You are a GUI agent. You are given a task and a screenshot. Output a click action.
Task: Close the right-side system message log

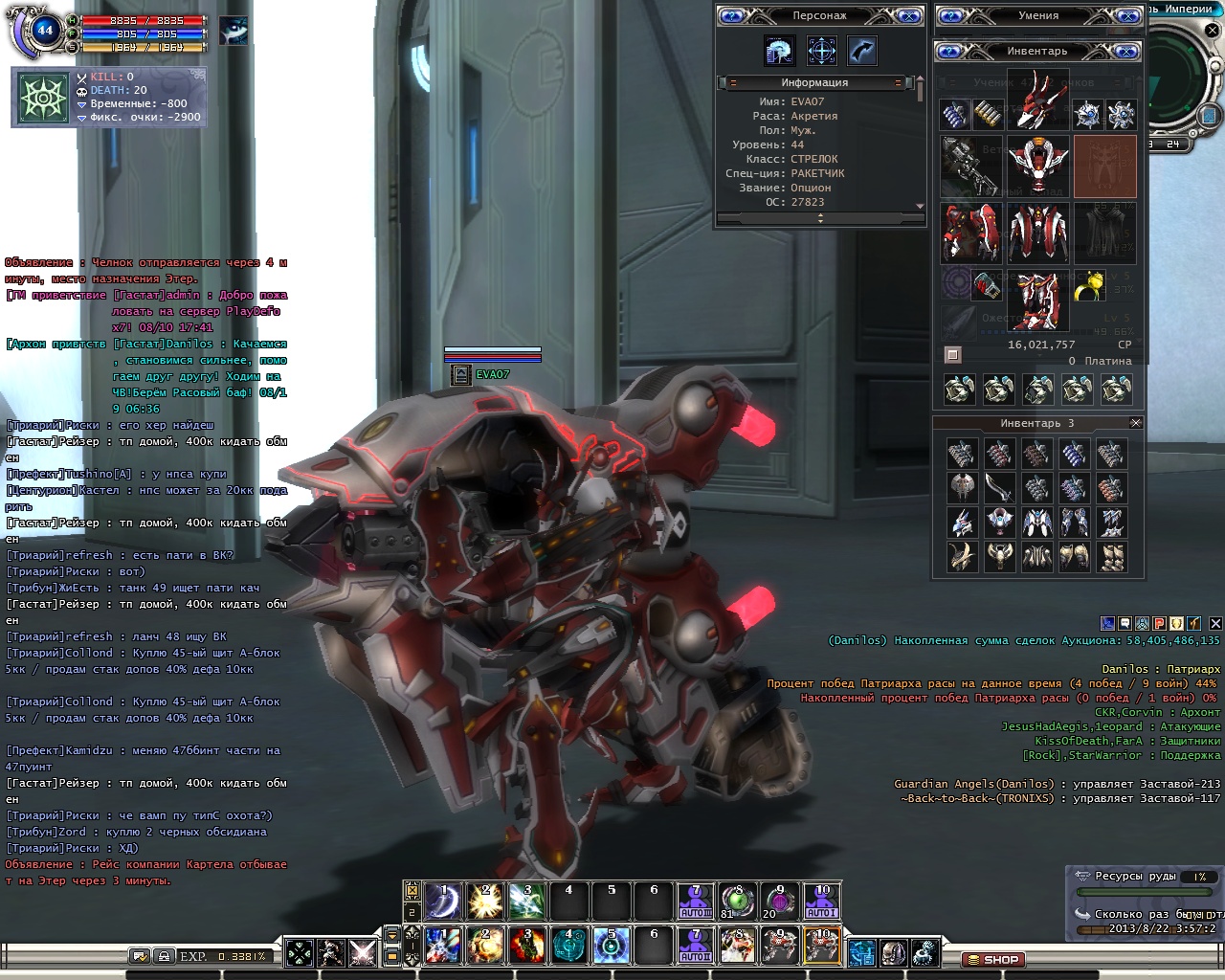pos(1214,623)
